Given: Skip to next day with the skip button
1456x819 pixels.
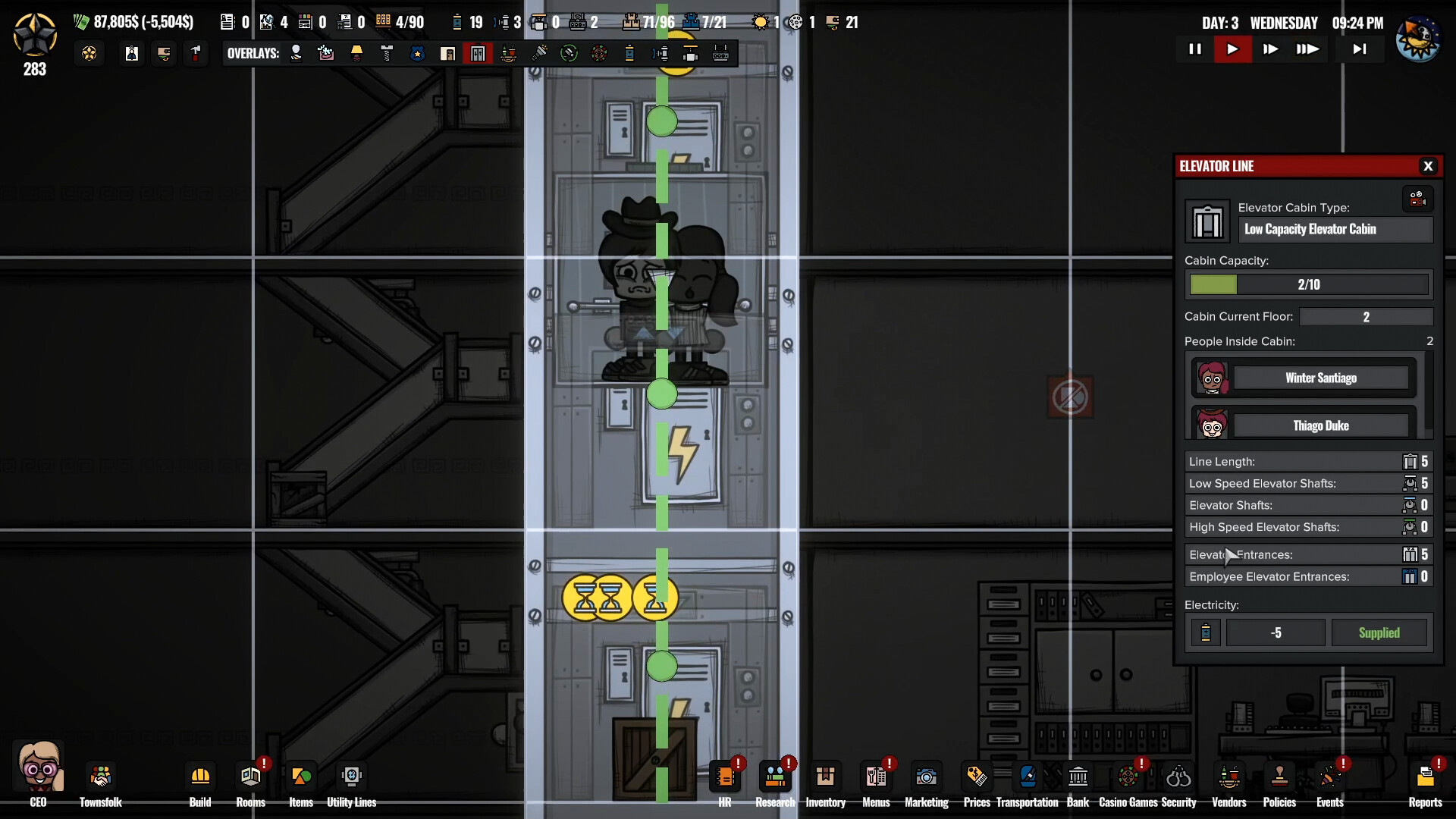Looking at the screenshot, I should point(1360,49).
